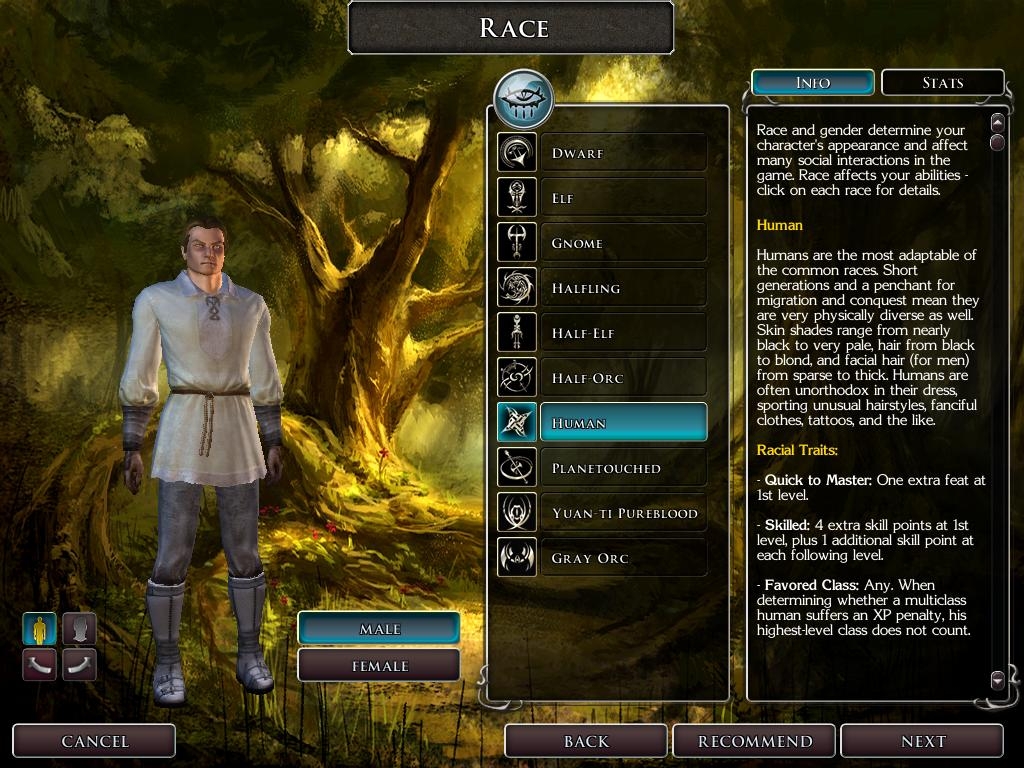Click the highlighted Human race entry

[x=622, y=423]
